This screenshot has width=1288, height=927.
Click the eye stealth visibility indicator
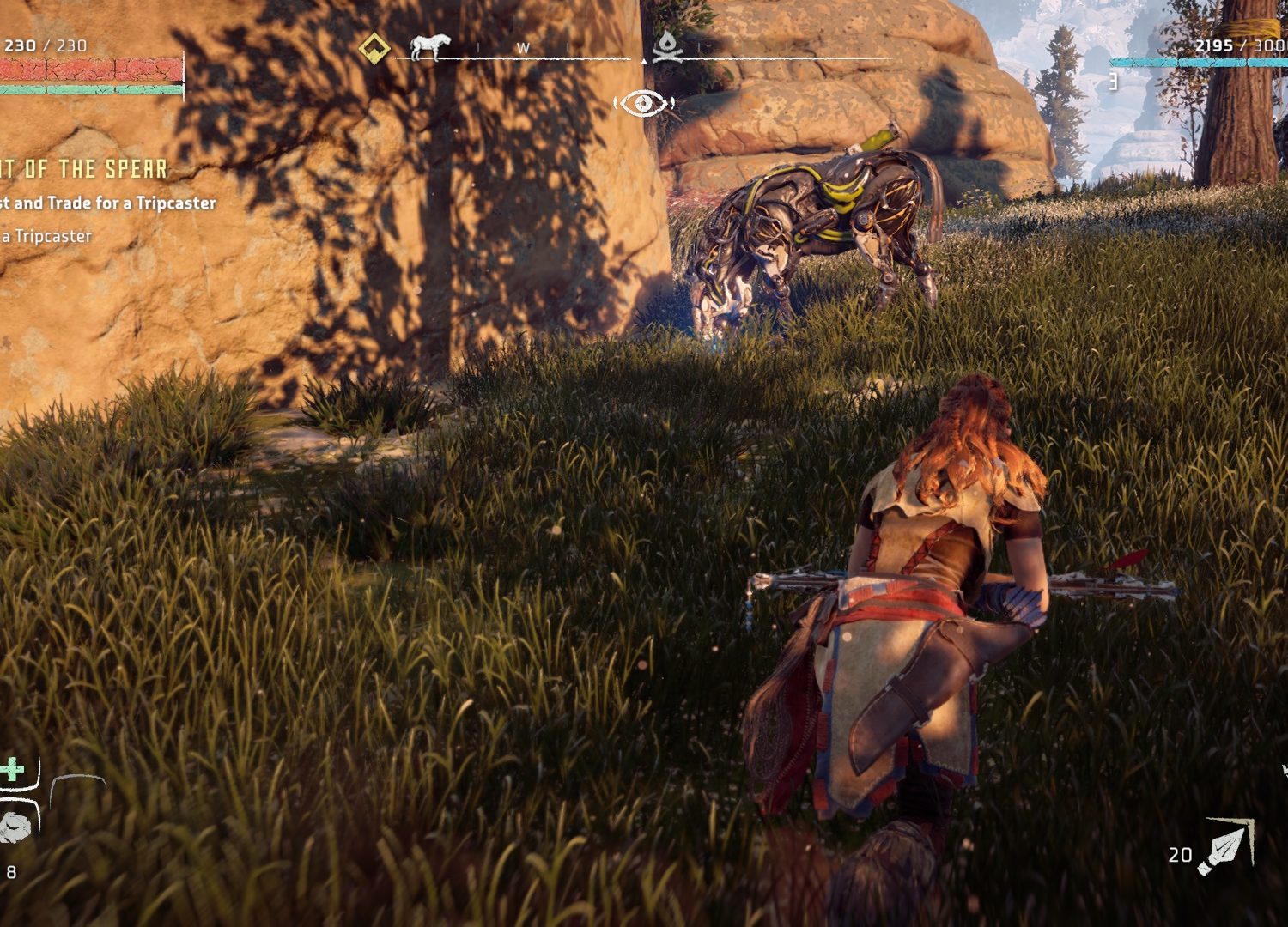tap(643, 104)
